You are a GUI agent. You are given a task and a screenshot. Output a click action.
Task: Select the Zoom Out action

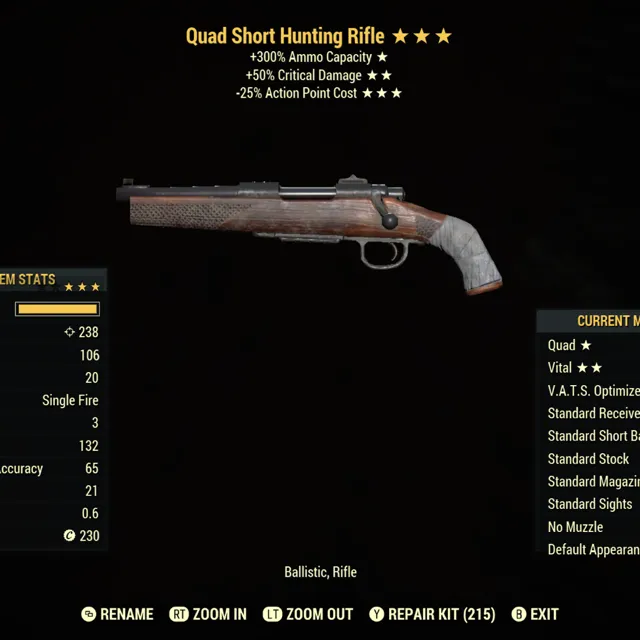[308, 614]
